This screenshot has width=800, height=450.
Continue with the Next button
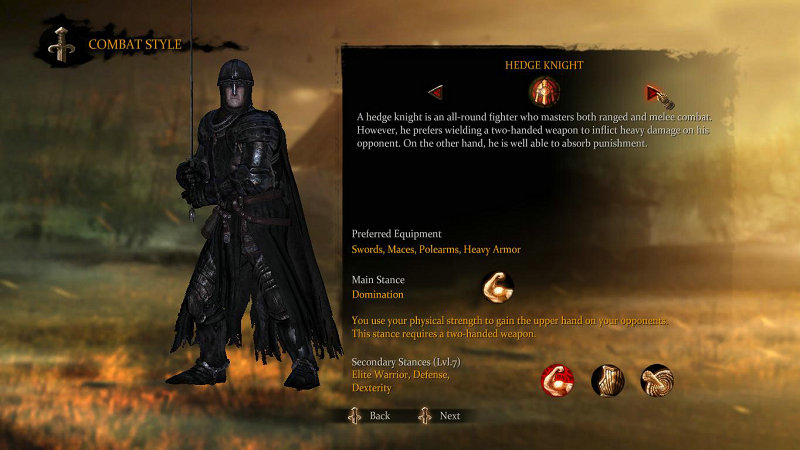pyautogui.click(x=440, y=415)
